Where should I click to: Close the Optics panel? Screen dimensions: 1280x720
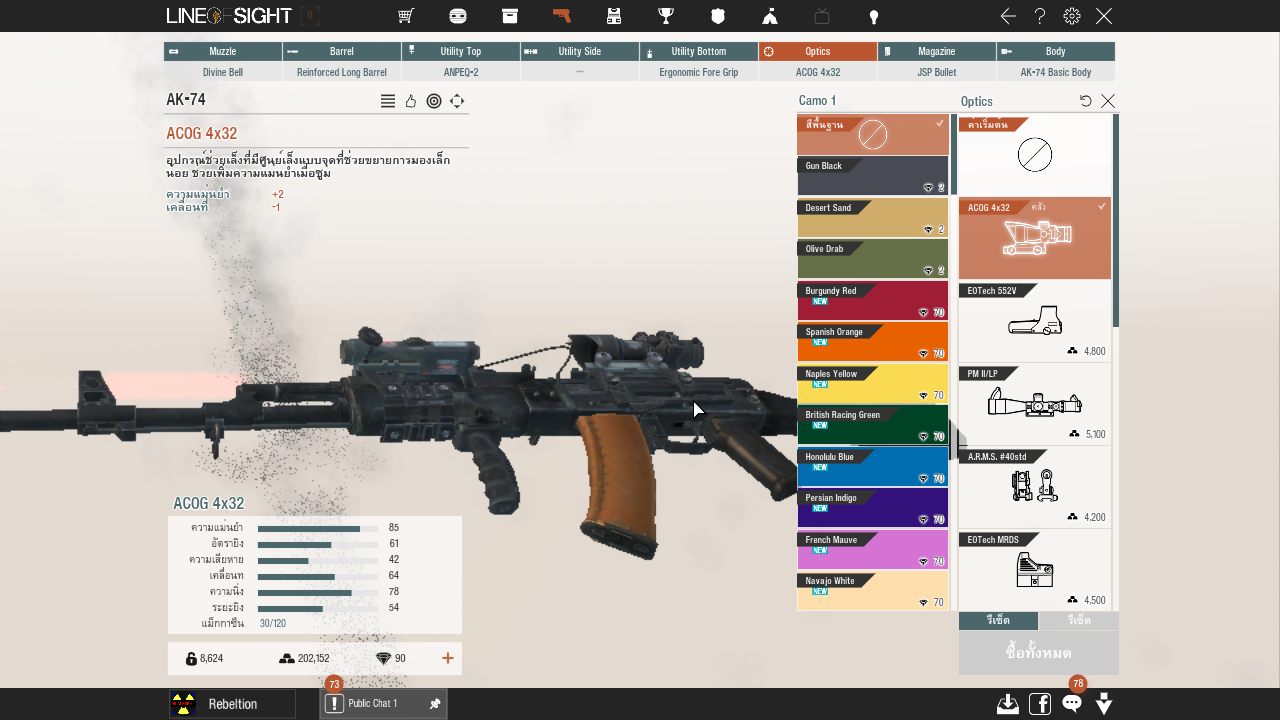[1108, 101]
